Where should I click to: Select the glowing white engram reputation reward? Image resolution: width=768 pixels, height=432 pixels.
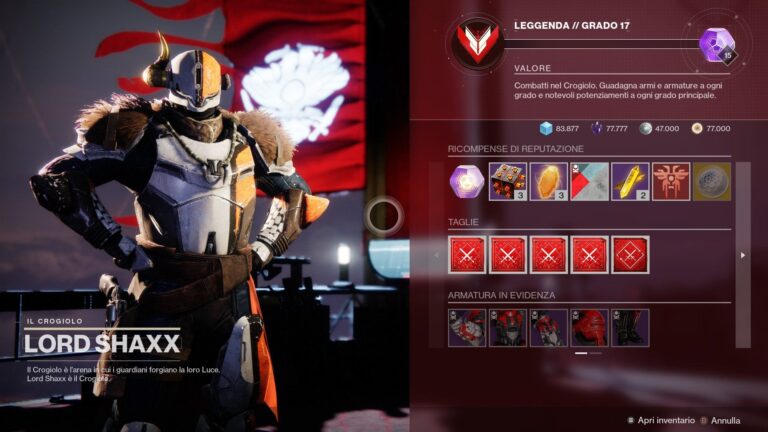pyautogui.click(x=467, y=181)
